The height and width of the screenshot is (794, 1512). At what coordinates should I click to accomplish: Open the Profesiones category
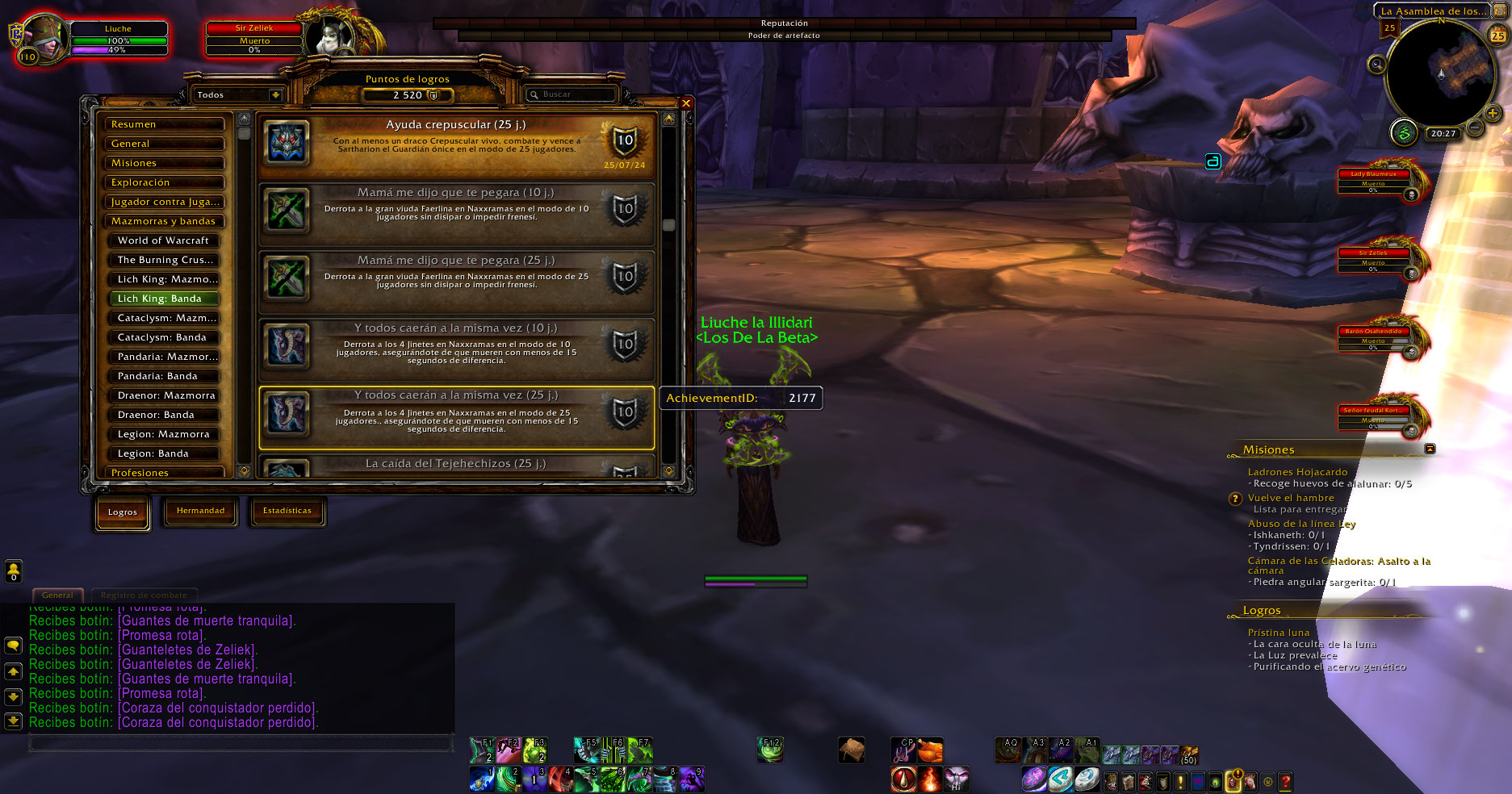[x=165, y=472]
